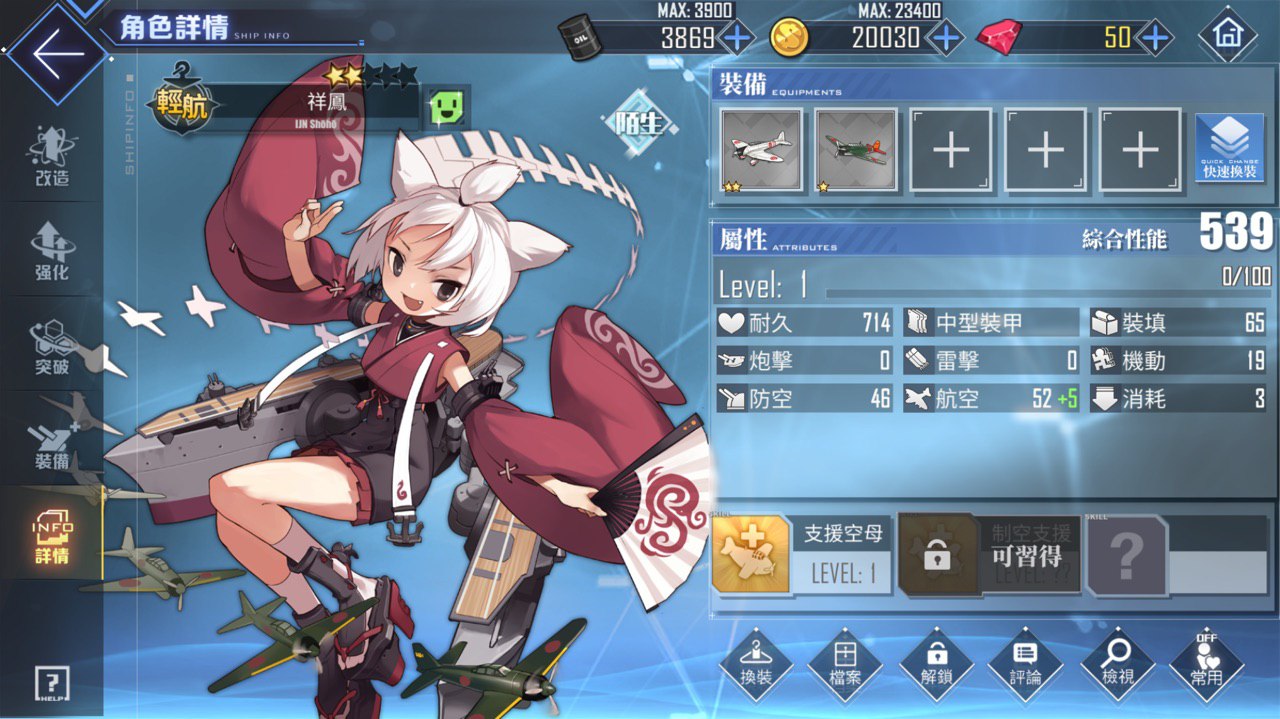Open the 檔案 archive

pyautogui.click(x=845, y=665)
